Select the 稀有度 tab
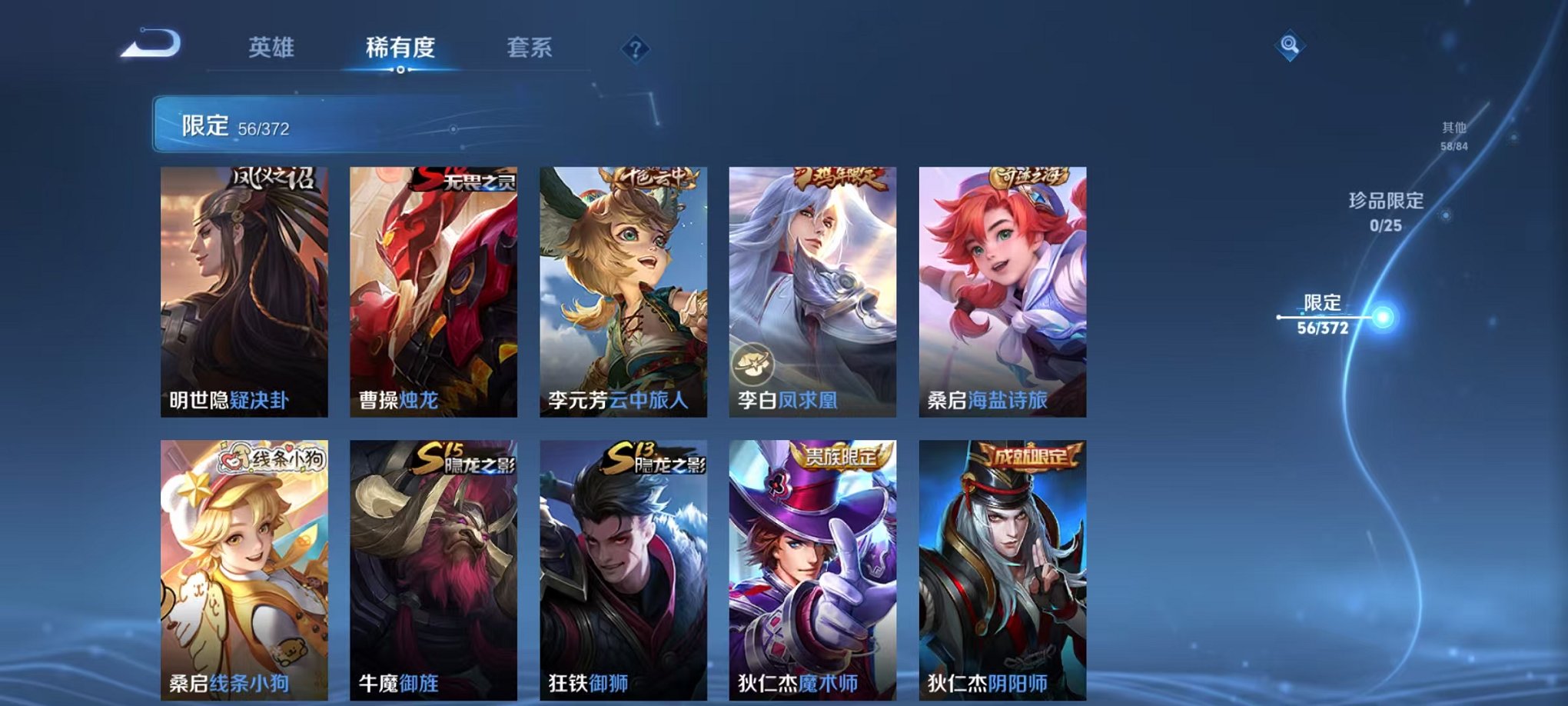Screen dimensions: 1568x706 [x=401, y=46]
